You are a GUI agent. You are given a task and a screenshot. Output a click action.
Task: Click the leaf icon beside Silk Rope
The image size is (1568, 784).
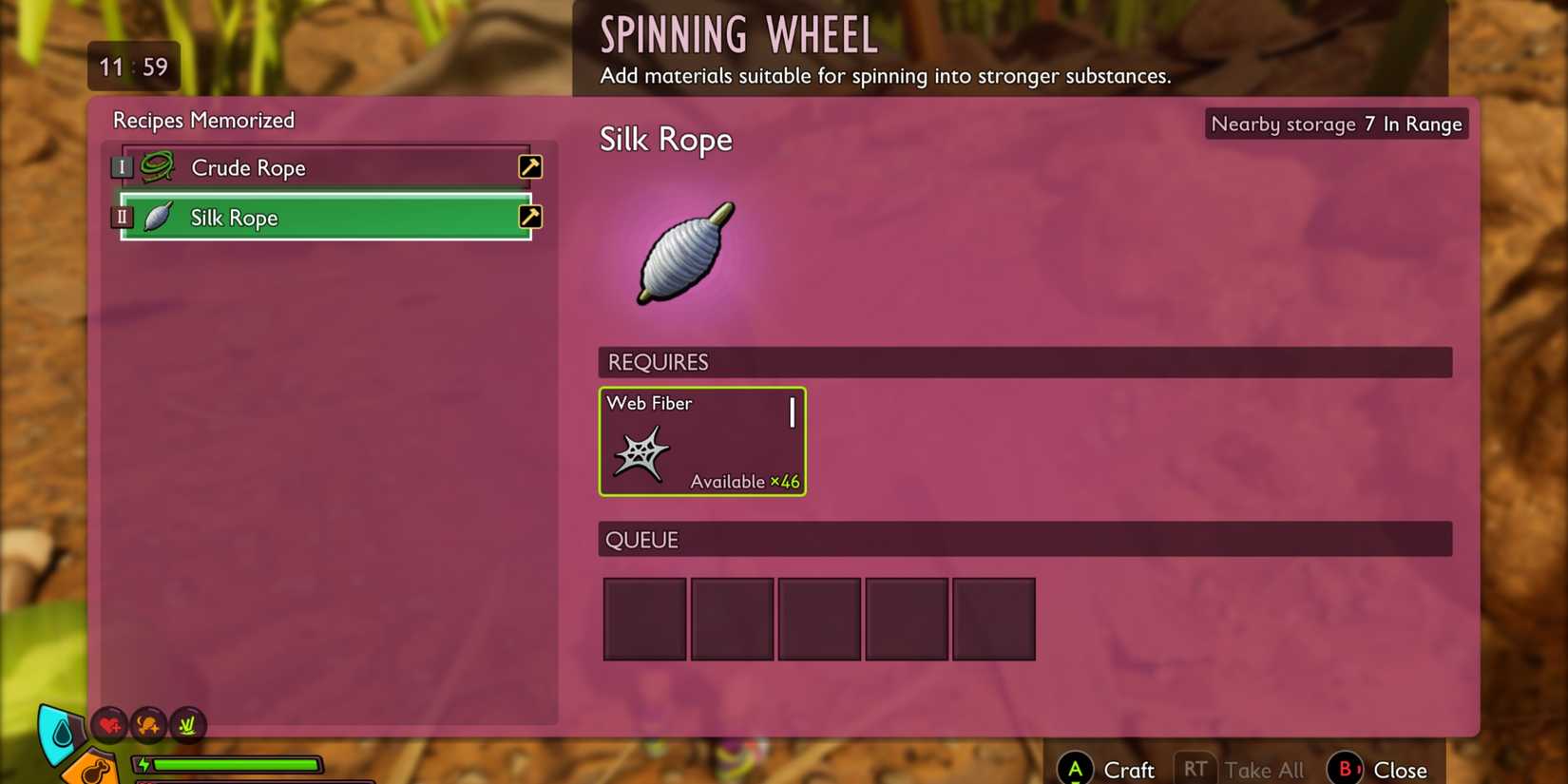point(161,217)
